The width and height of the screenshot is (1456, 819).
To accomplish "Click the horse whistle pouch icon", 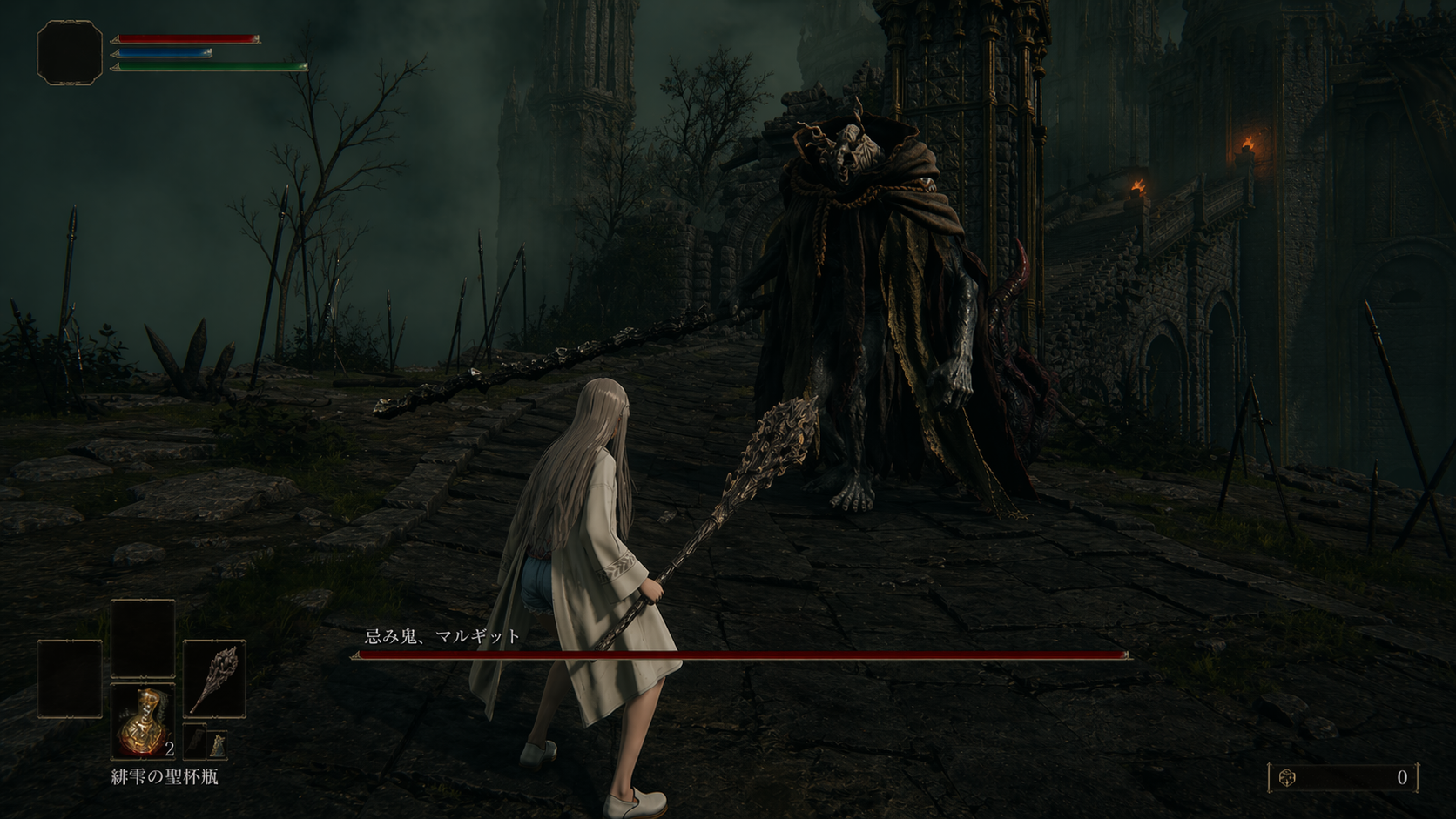I will point(217,744).
